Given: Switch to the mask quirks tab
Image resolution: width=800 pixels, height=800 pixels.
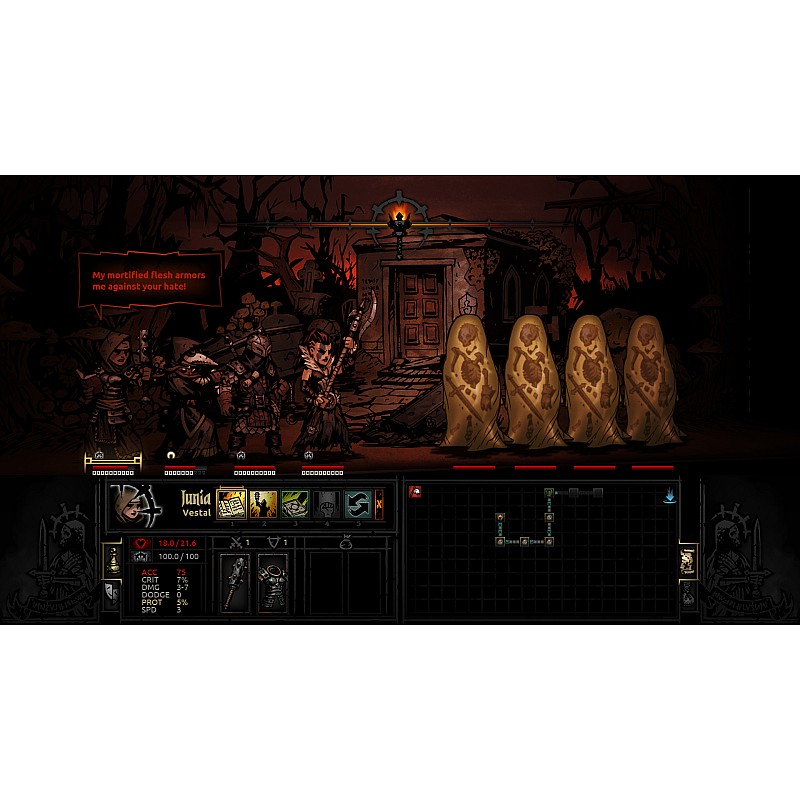Looking at the screenshot, I should 113,595.
